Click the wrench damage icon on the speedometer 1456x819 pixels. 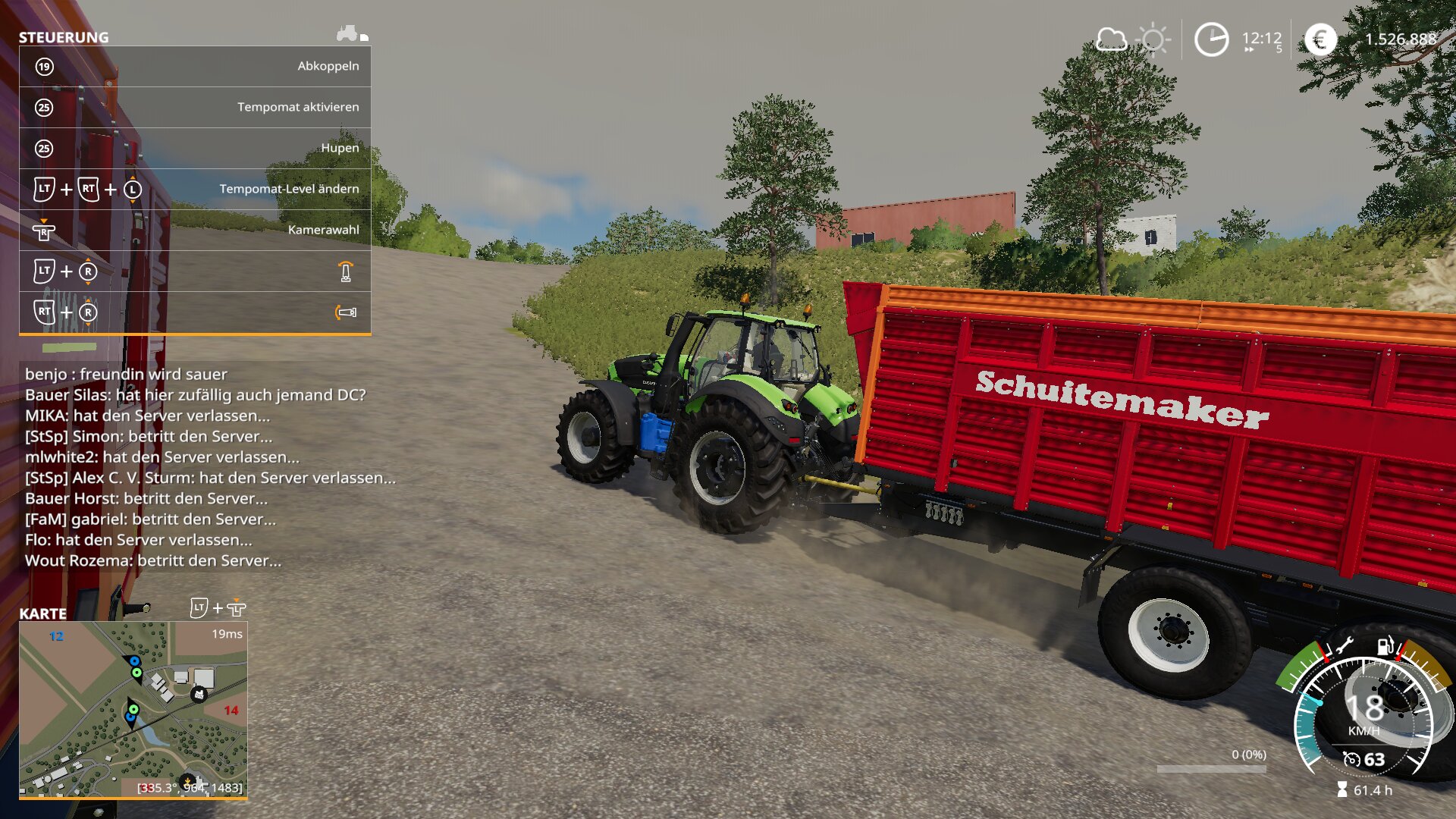coord(1344,647)
